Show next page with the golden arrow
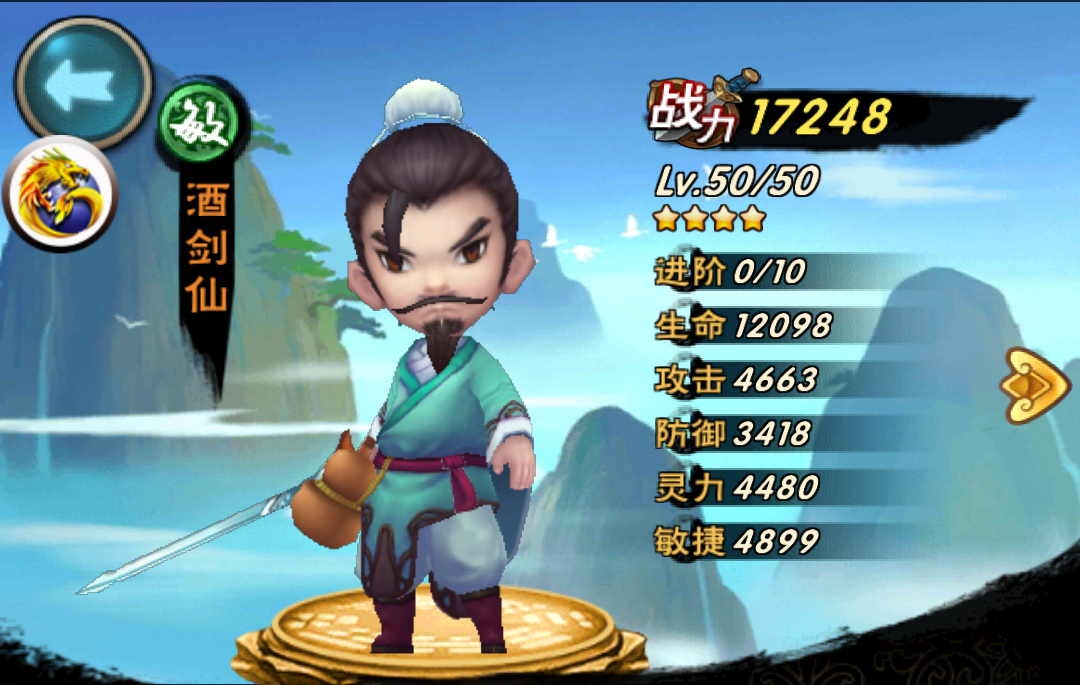 pos(1038,384)
